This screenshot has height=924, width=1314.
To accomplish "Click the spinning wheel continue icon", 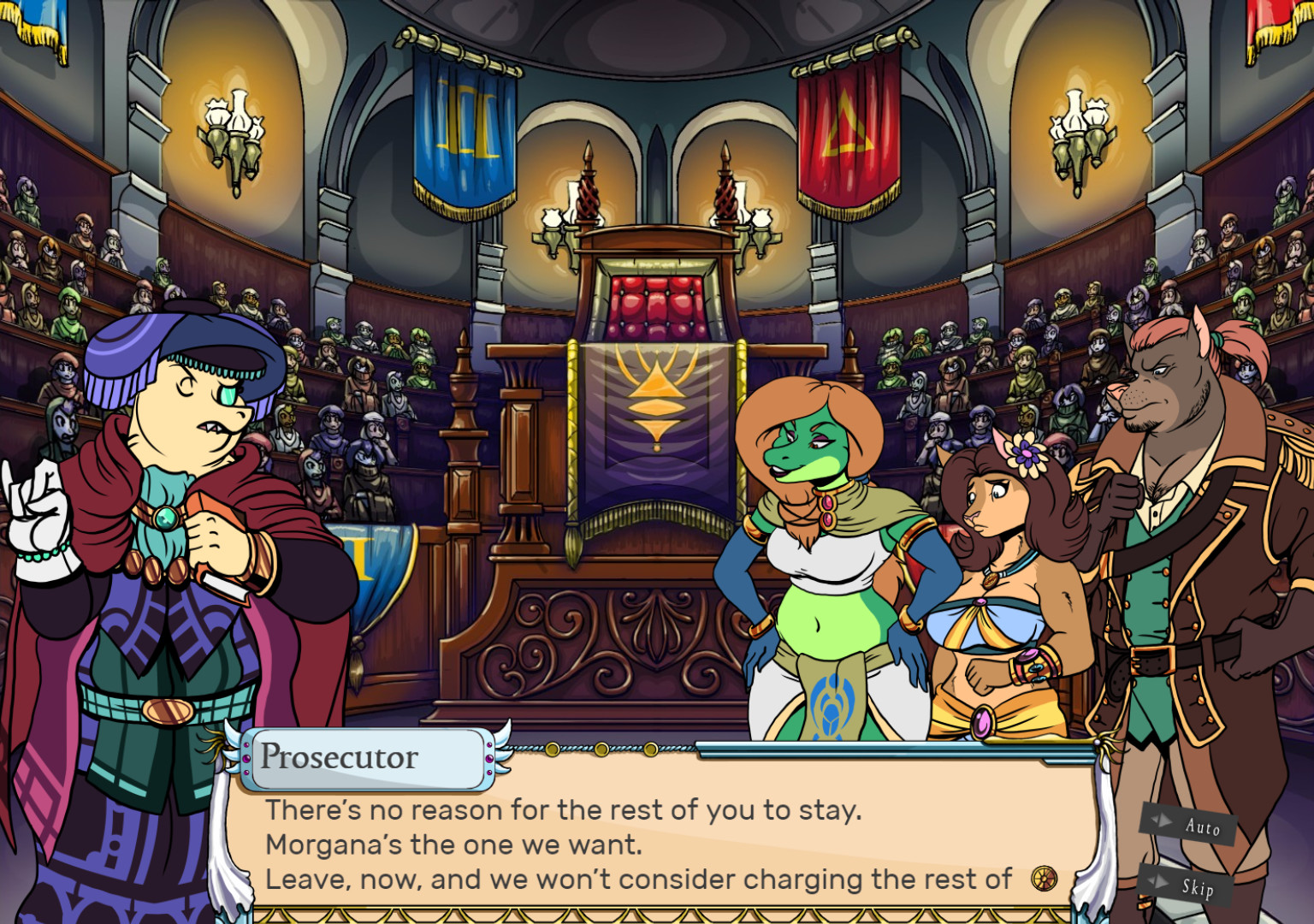I will 1043,877.
